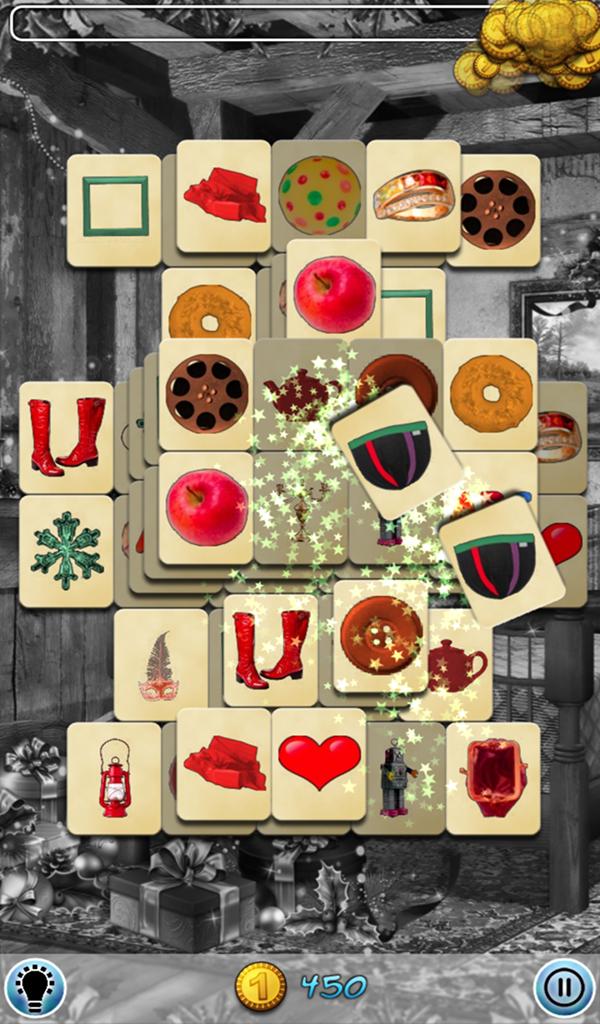Choose the feather mask tile

pos(159,665)
